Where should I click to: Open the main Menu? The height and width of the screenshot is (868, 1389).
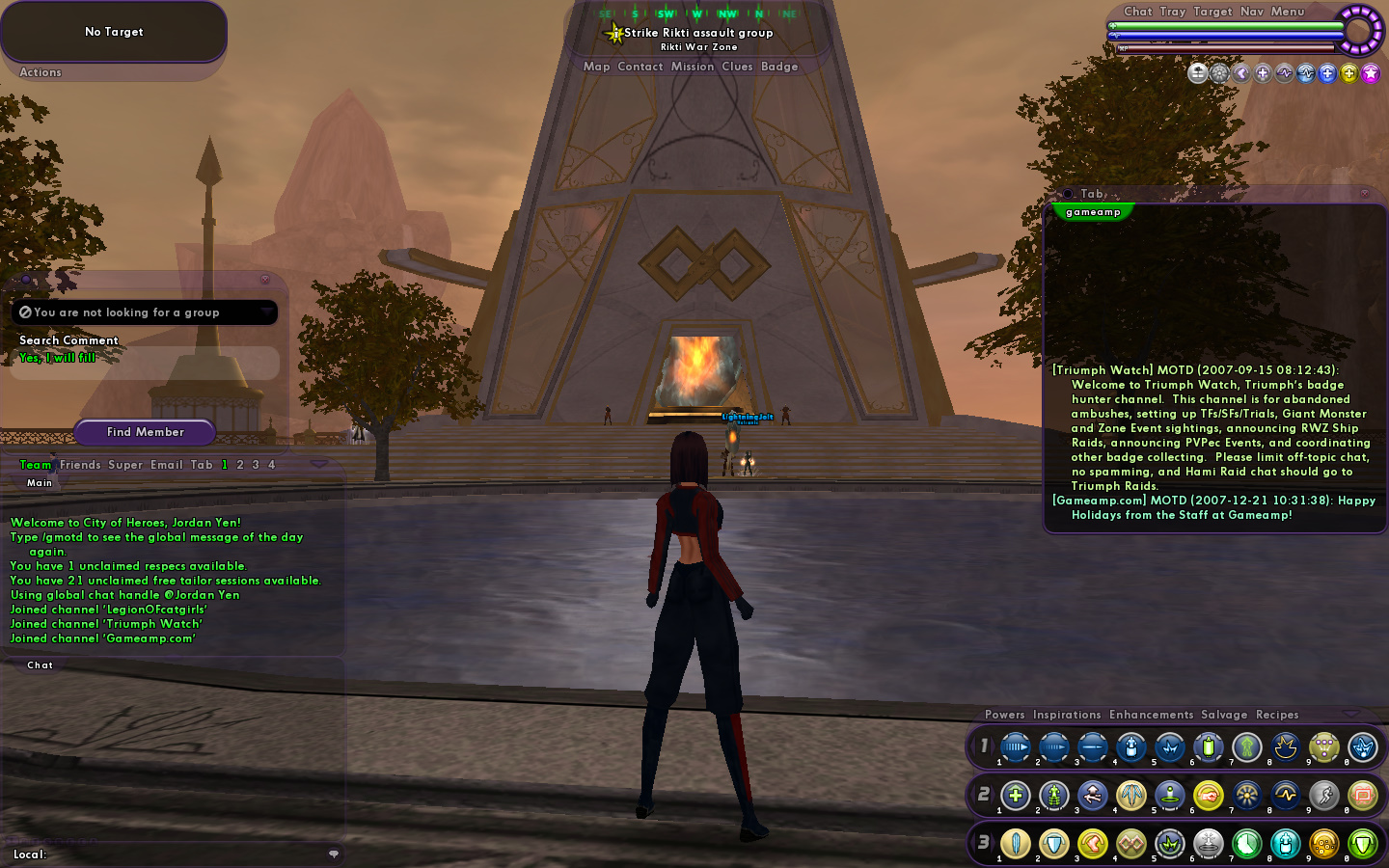pyautogui.click(x=1288, y=12)
